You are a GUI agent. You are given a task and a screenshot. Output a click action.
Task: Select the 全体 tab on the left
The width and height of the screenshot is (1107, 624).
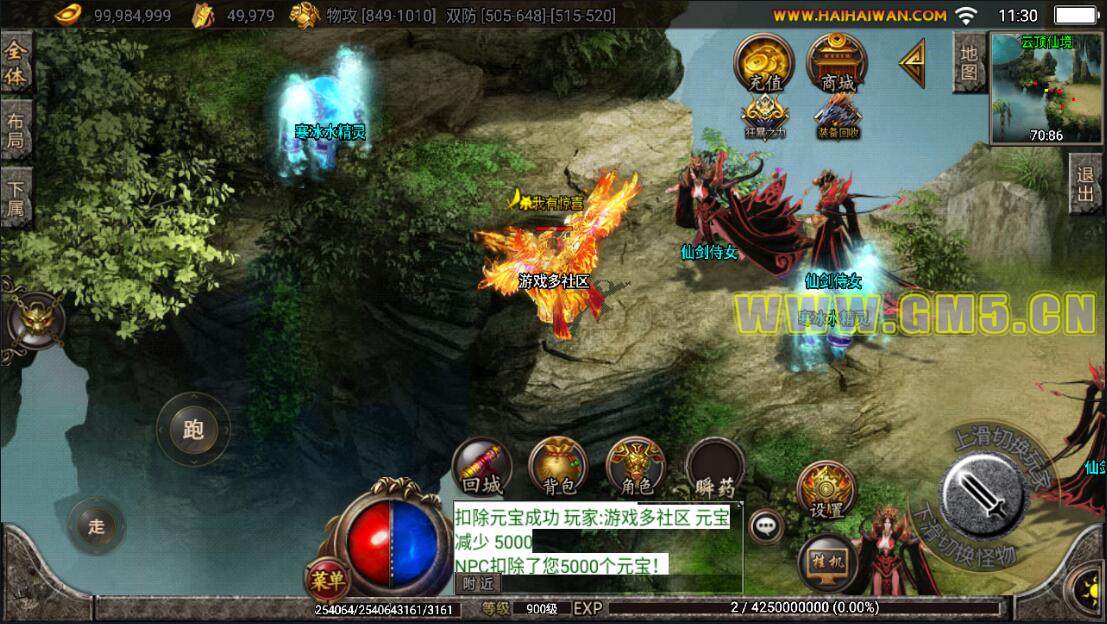15,63
